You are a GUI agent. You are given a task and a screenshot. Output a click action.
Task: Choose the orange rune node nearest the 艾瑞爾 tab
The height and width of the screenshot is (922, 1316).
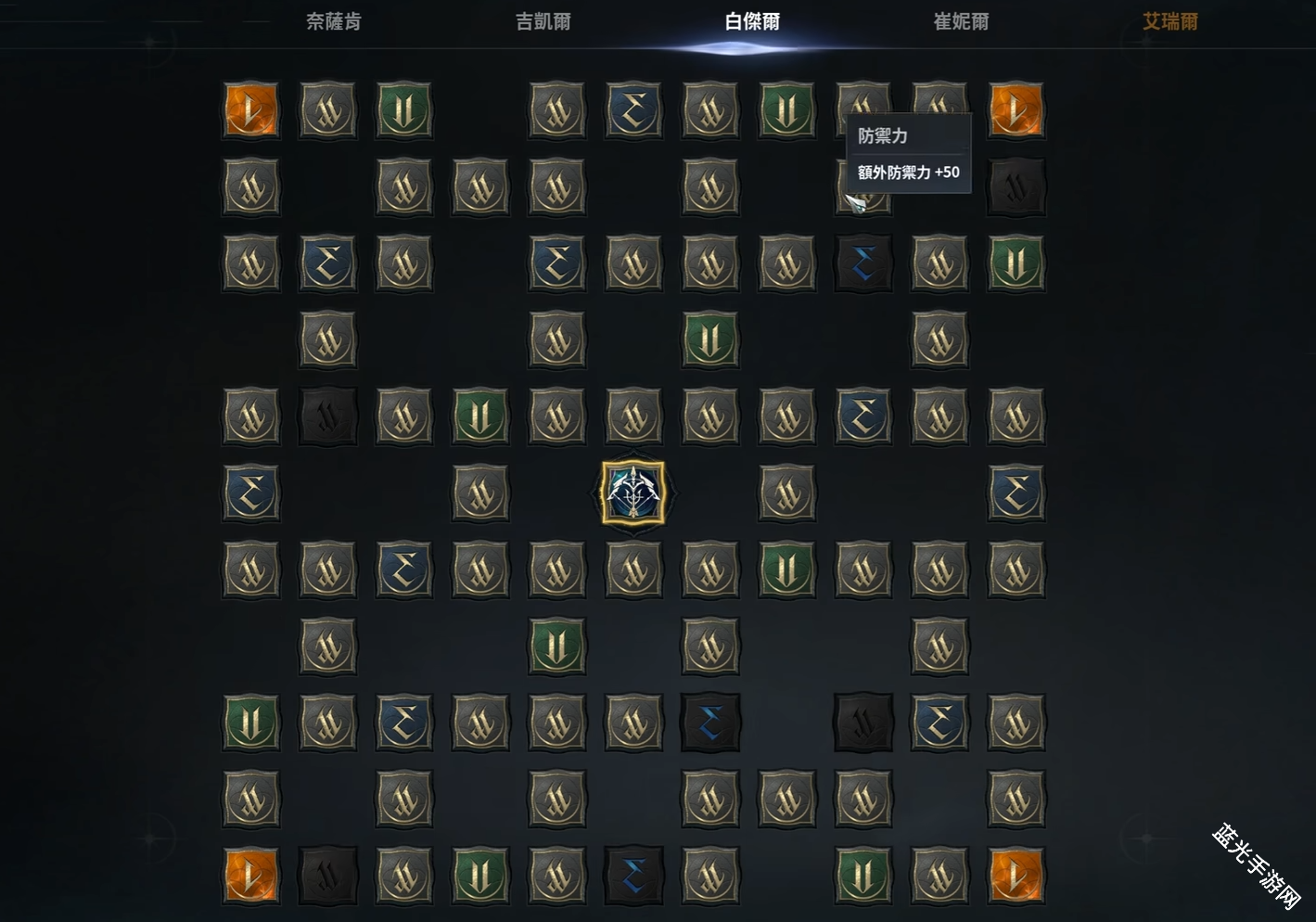pos(1016,110)
